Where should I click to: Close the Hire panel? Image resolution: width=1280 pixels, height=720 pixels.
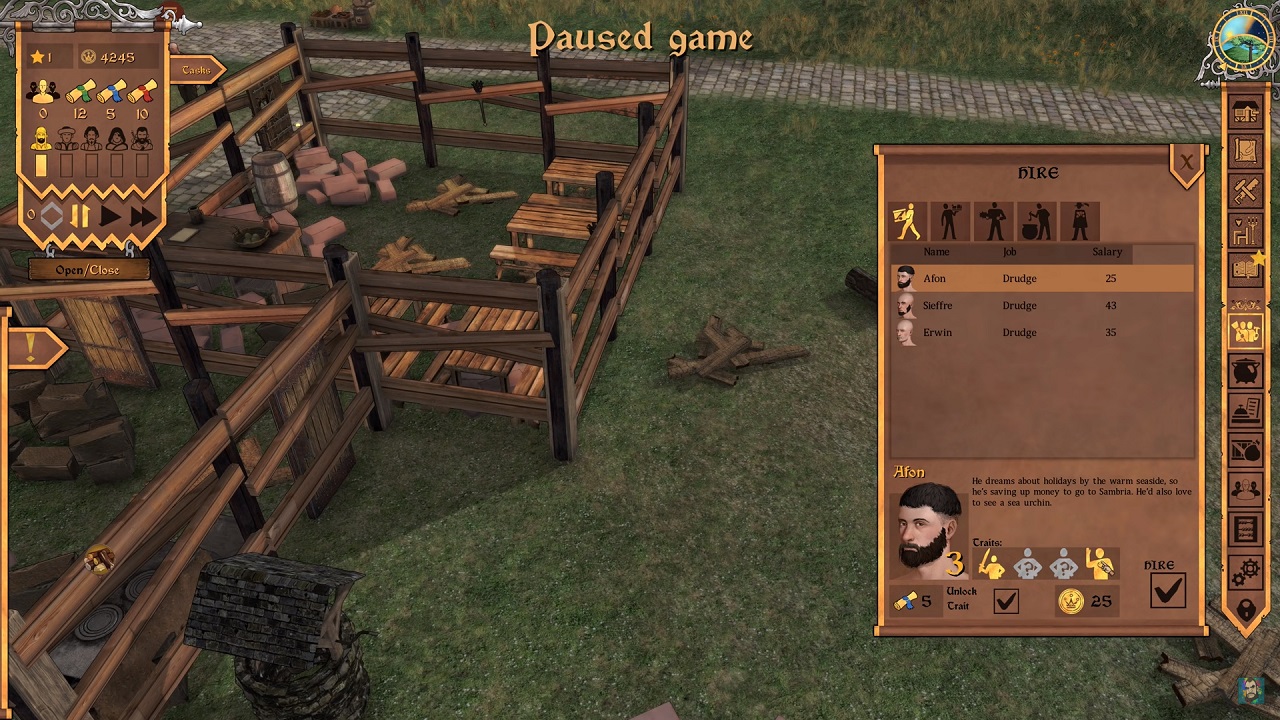click(x=1186, y=163)
